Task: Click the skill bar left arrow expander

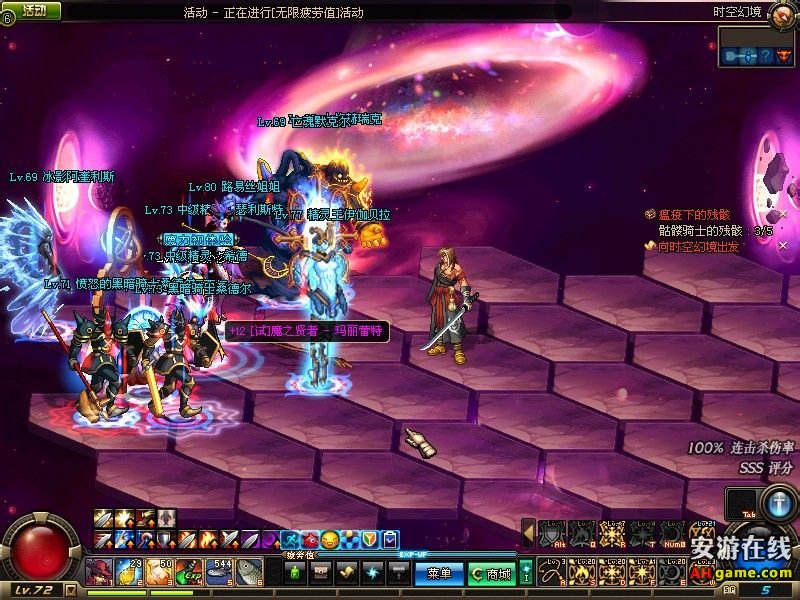Action: coord(528,534)
